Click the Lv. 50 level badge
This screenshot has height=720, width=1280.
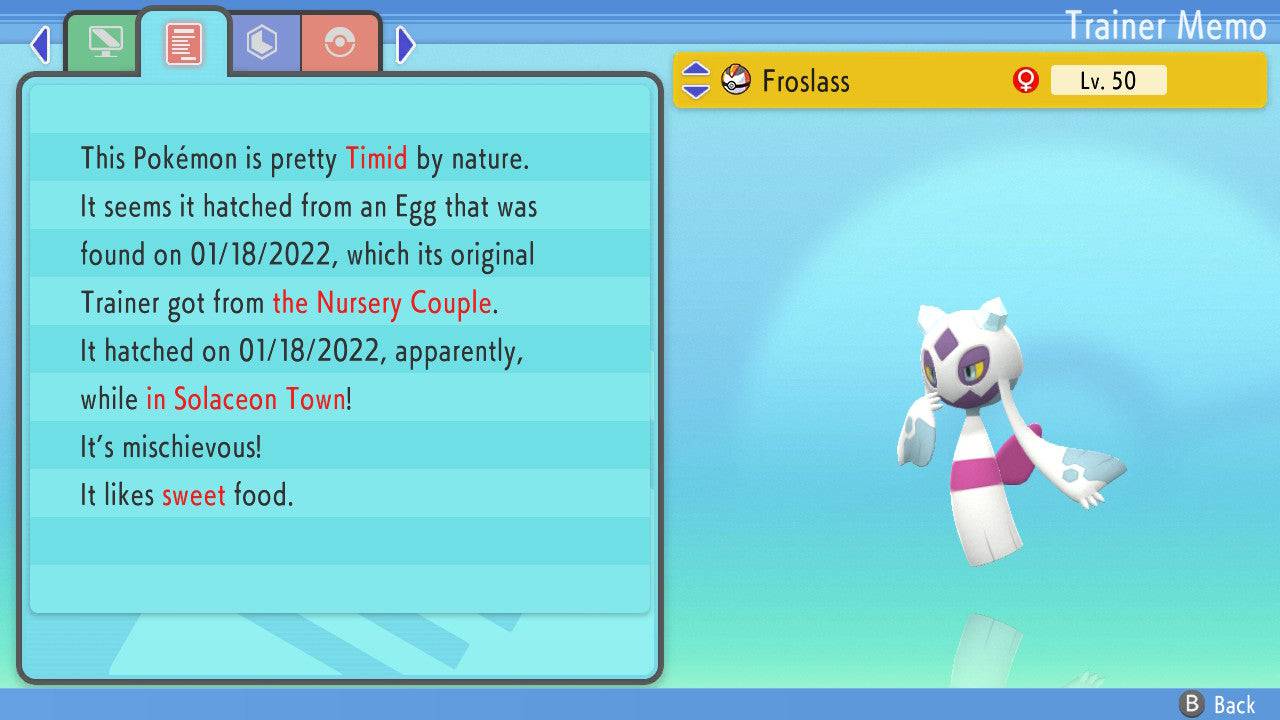pos(1109,80)
